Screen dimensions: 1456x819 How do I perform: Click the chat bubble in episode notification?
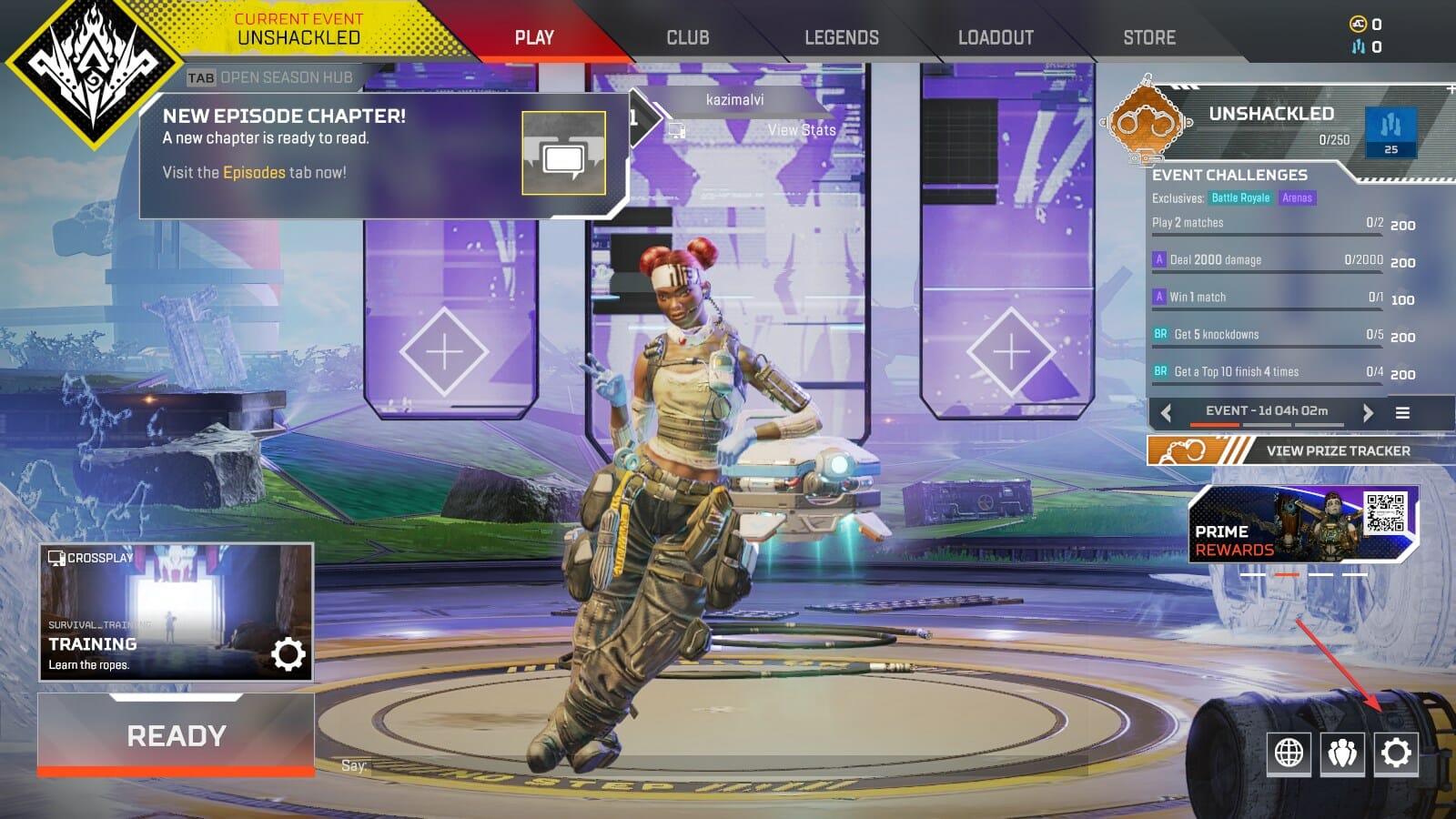(564, 154)
